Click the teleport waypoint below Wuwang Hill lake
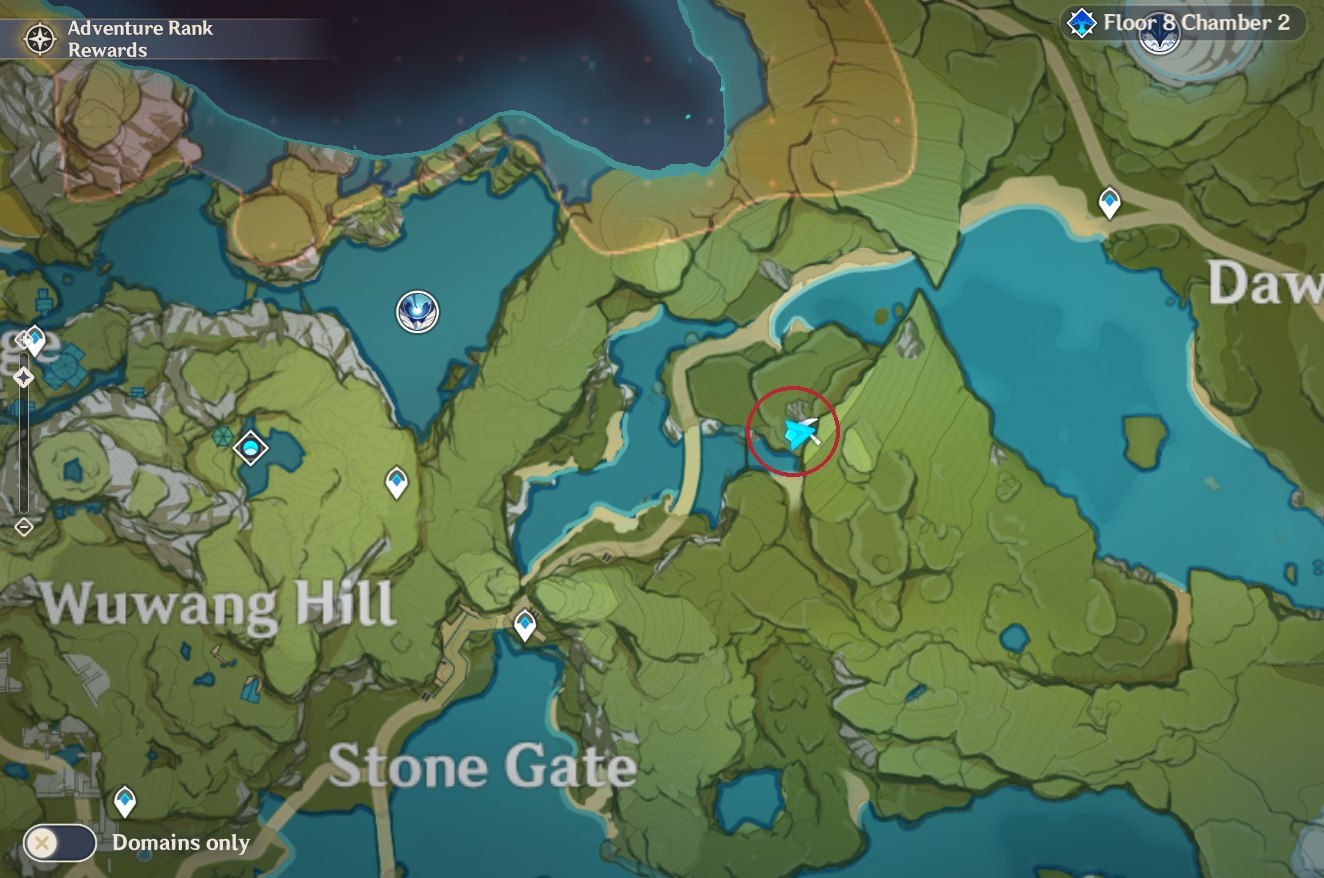This screenshot has width=1324, height=878. (397, 481)
